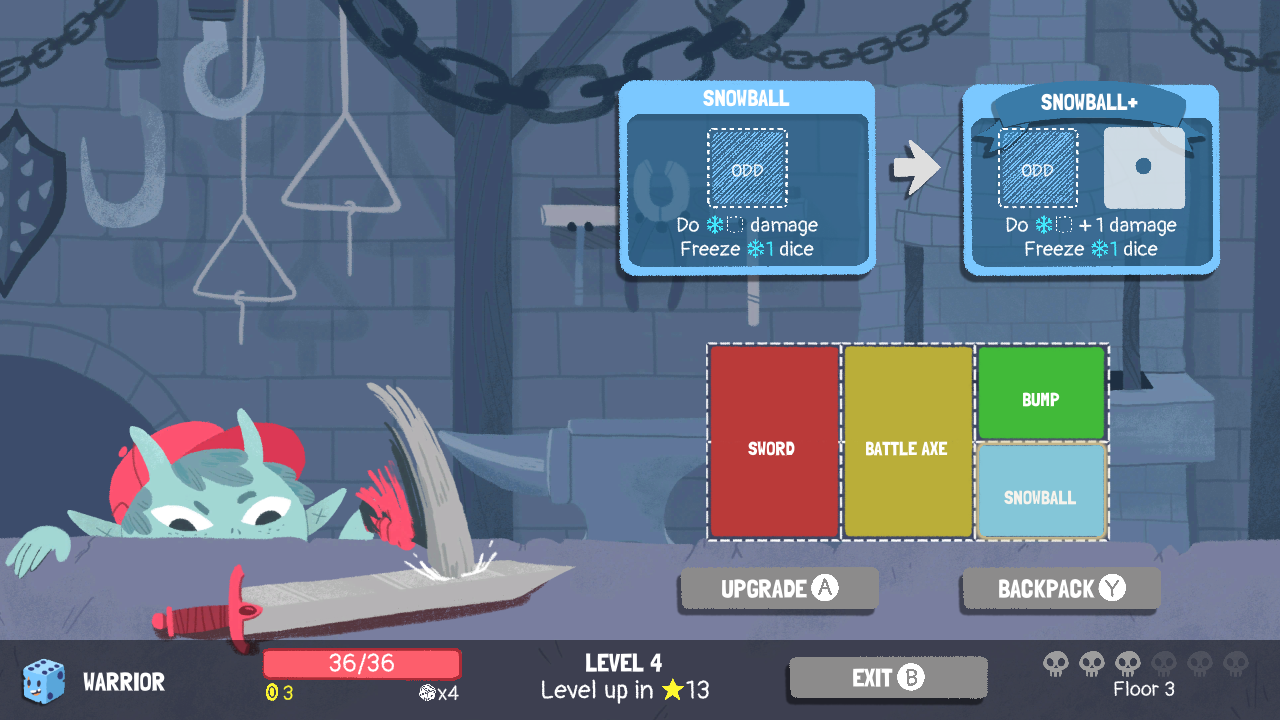The width and height of the screenshot is (1280, 720).
Task: Choose the Battle Axe equipment tile
Action: click(x=907, y=442)
